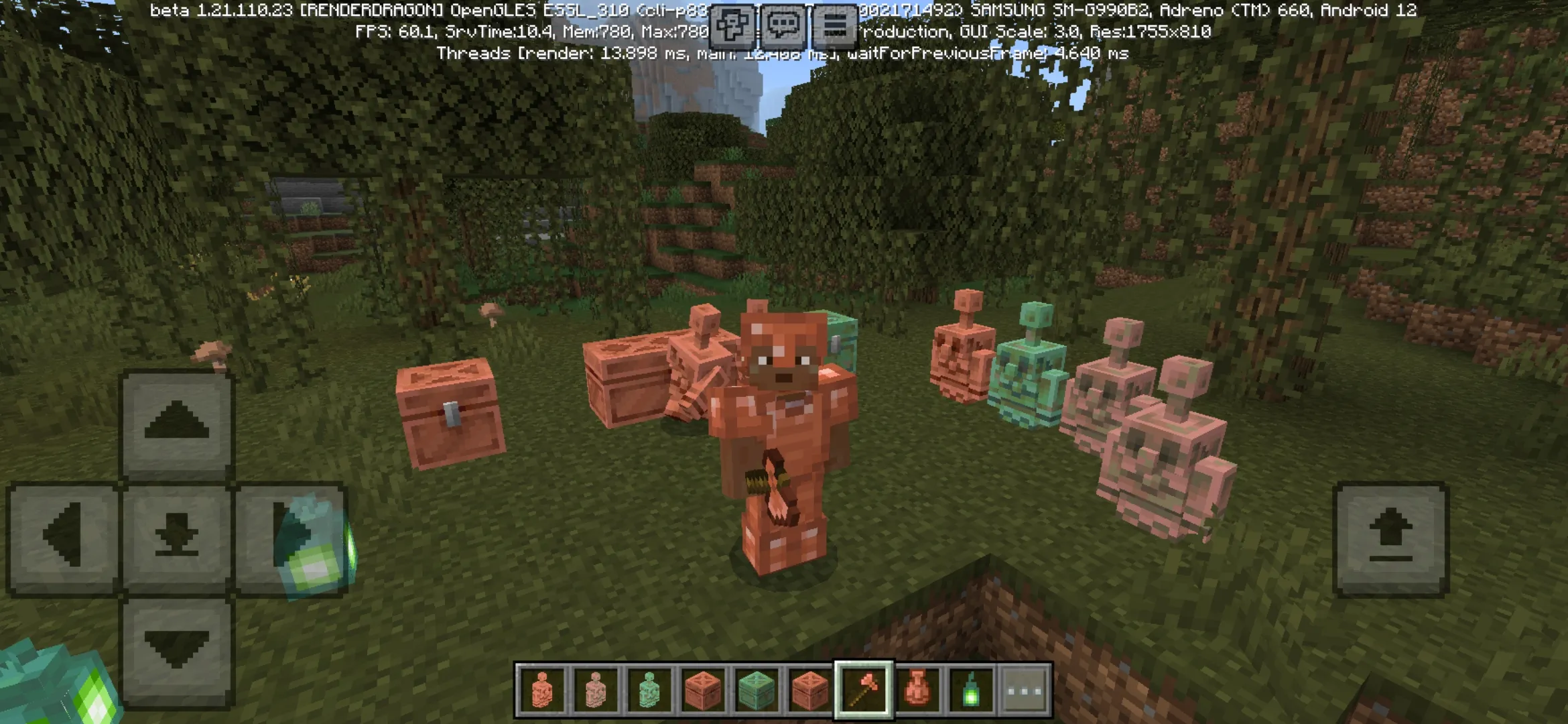1568x724 pixels.
Task: Select the orange pot-shaped item slot
Action: (917, 690)
